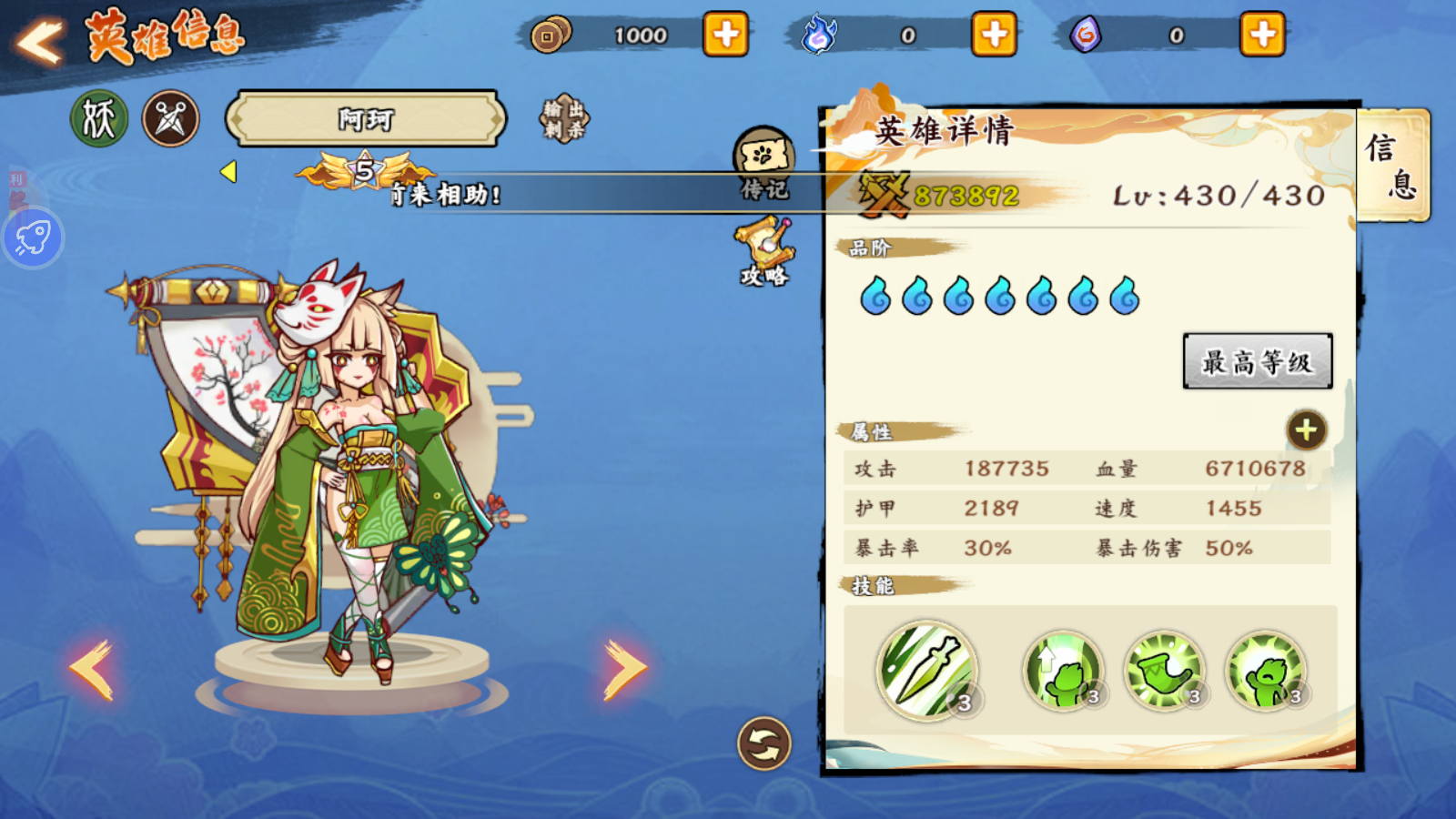
Task: Switch to the 信息 info tab
Action: (x=1392, y=165)
